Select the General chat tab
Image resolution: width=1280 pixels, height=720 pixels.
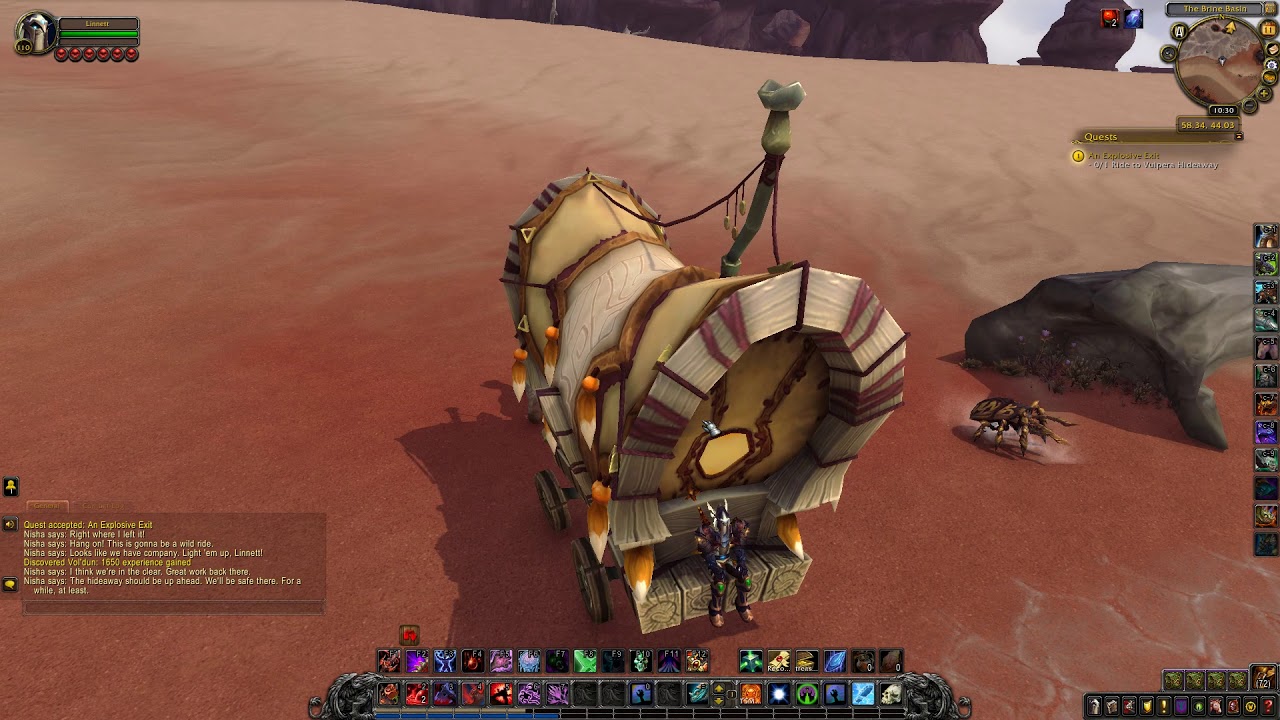click(47, 506)
